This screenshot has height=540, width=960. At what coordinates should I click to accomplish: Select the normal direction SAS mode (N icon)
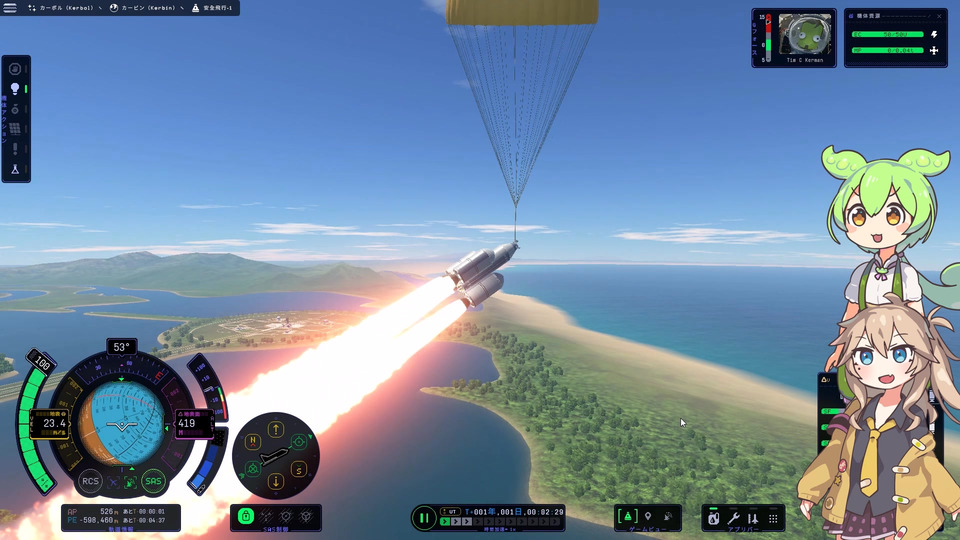253,440
